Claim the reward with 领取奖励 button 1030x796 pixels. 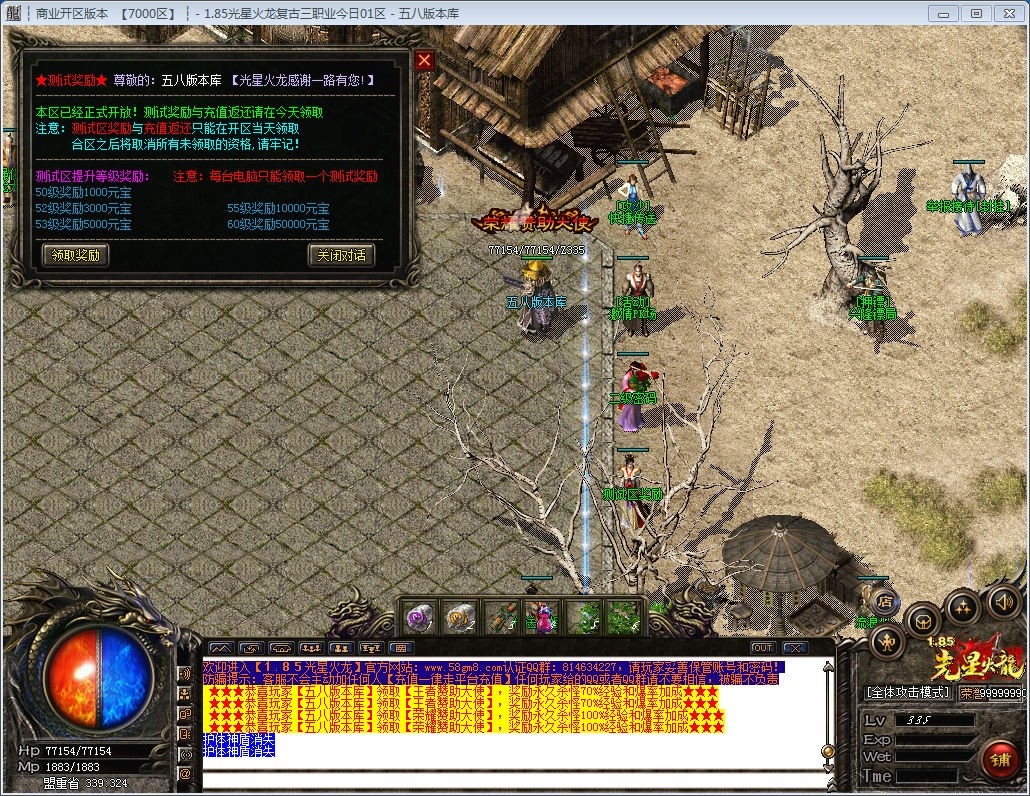(75, 255)
